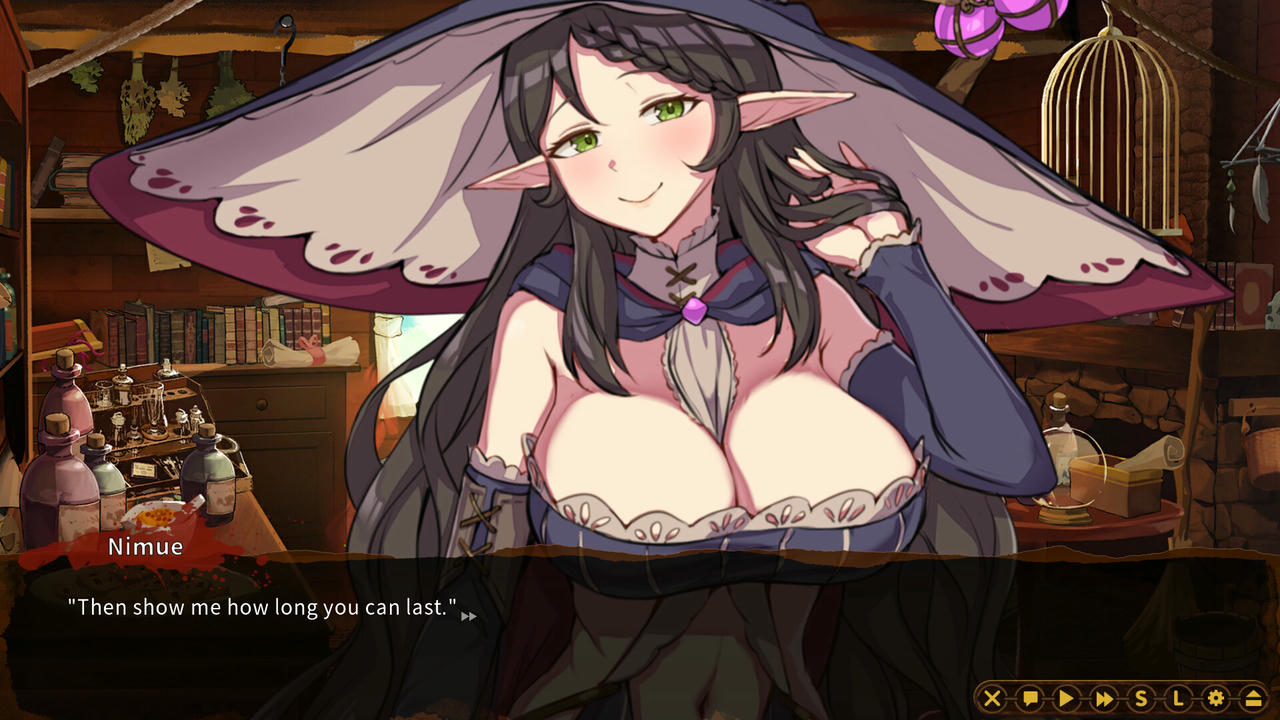Open the Load screen using the L icon
This screenshot has width=1280, height=720.
(x=1179, y=698)
